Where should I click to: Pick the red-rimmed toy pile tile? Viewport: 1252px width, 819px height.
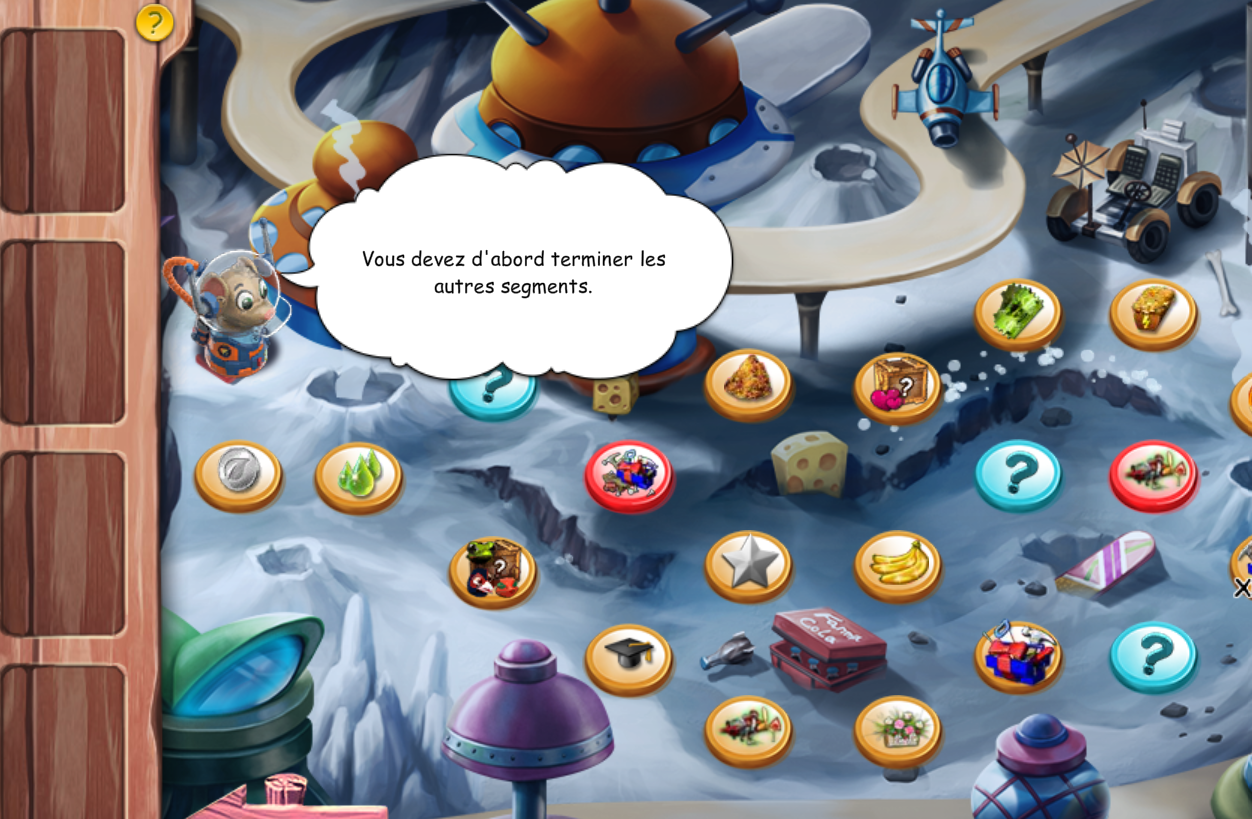pyautogui.click(x=629, y=474)
